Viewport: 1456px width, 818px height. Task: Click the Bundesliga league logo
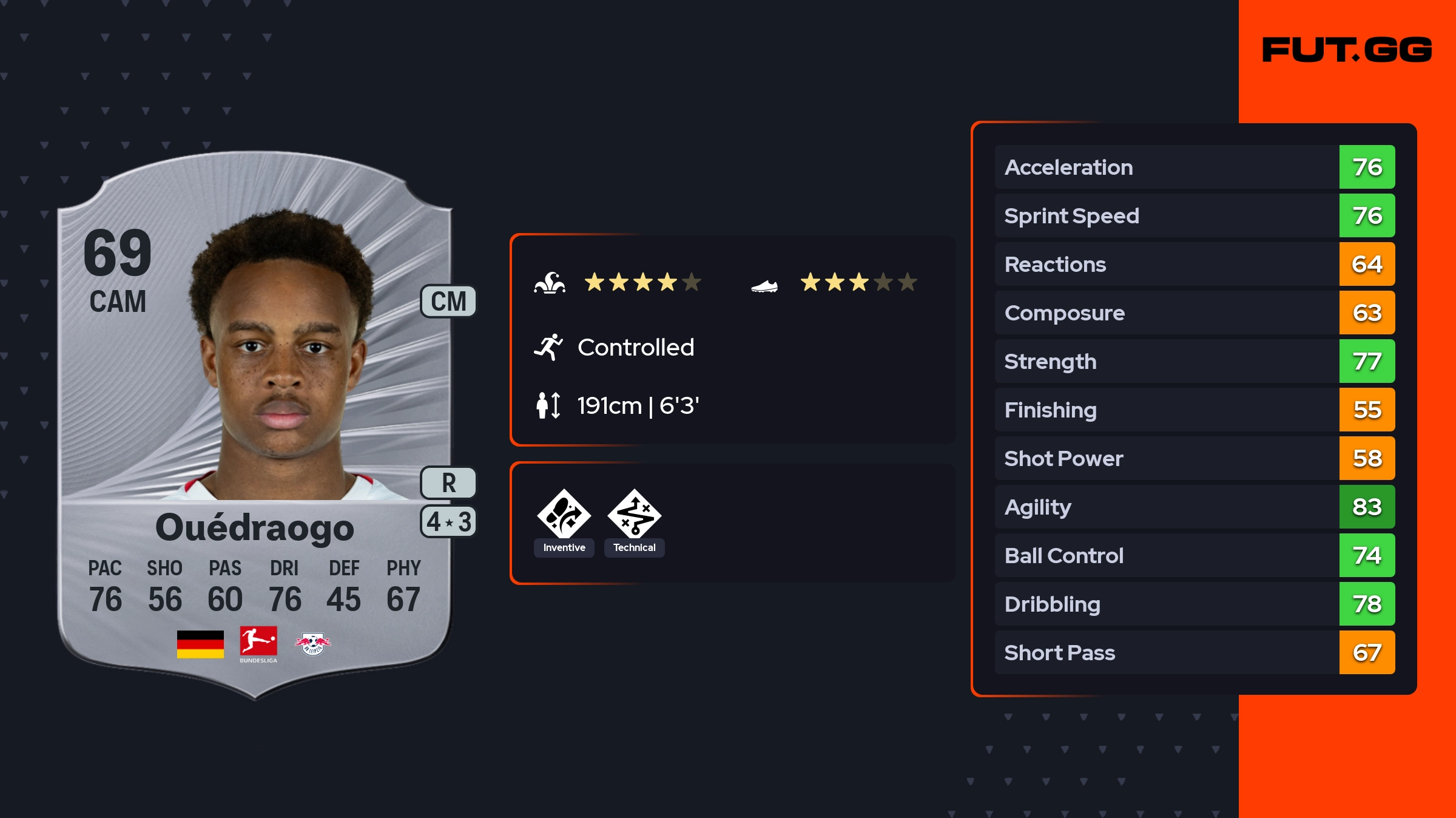coord(258,644)
